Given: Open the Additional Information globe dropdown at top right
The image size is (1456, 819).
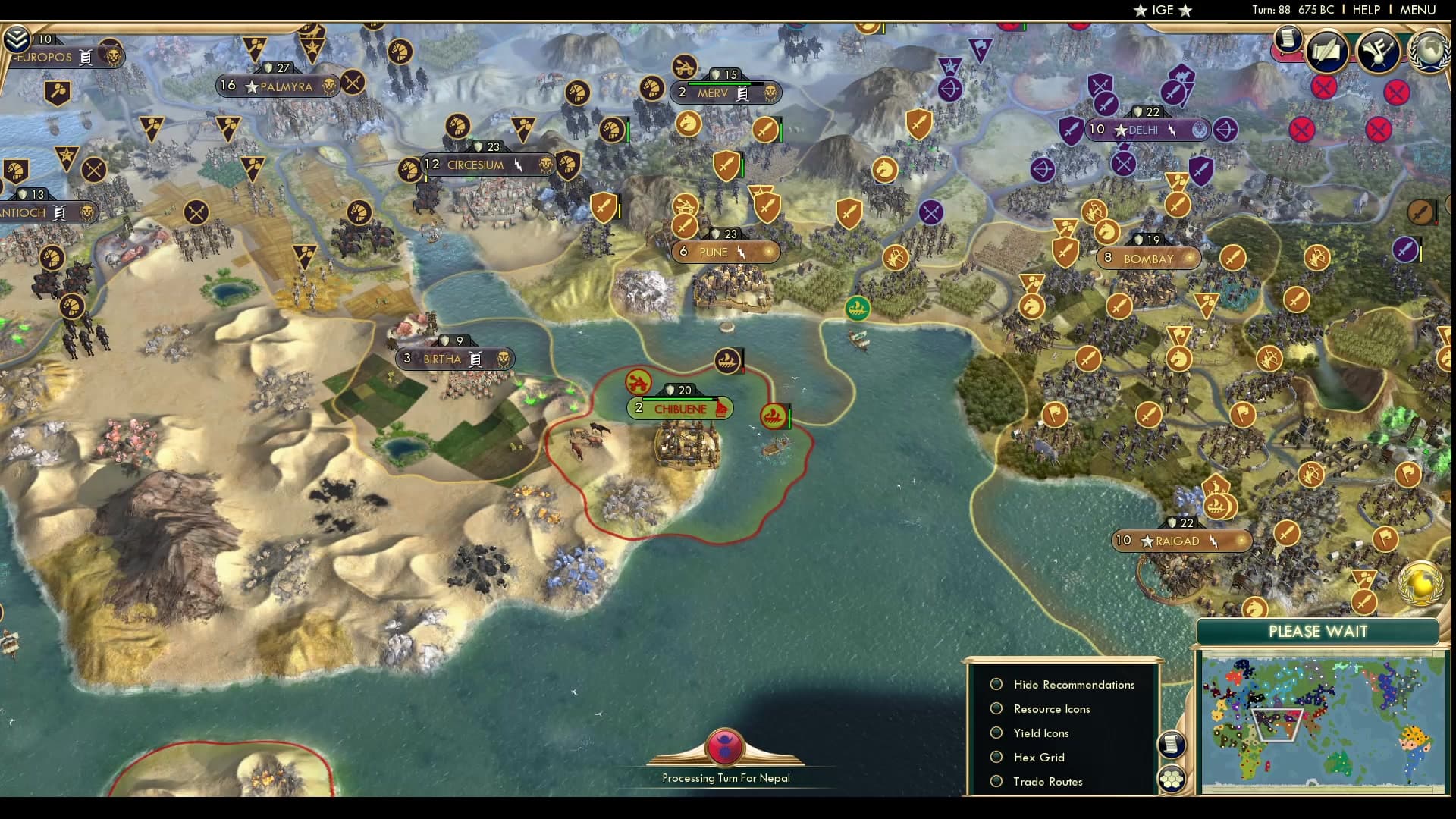Looking at the screenshot, I should tap(1429, 53).
